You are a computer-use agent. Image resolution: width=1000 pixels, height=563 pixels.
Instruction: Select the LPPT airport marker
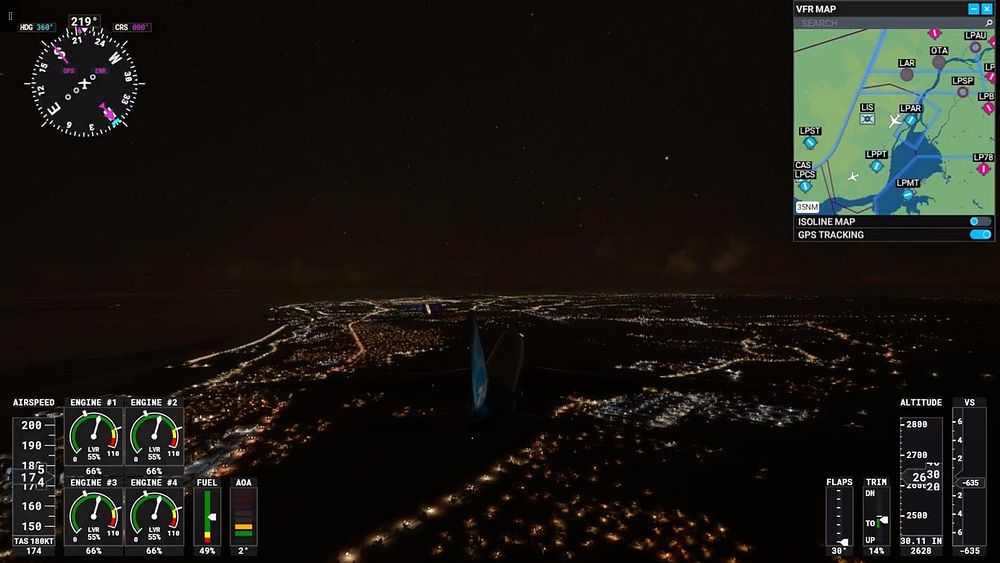point(877,166)
